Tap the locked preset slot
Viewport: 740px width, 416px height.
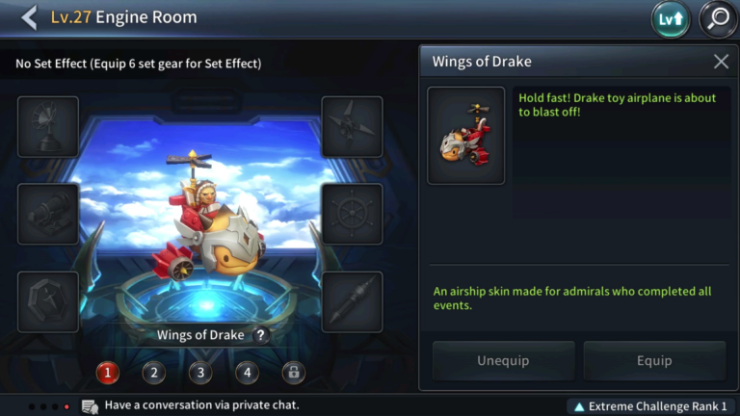[x=292, y=373]
